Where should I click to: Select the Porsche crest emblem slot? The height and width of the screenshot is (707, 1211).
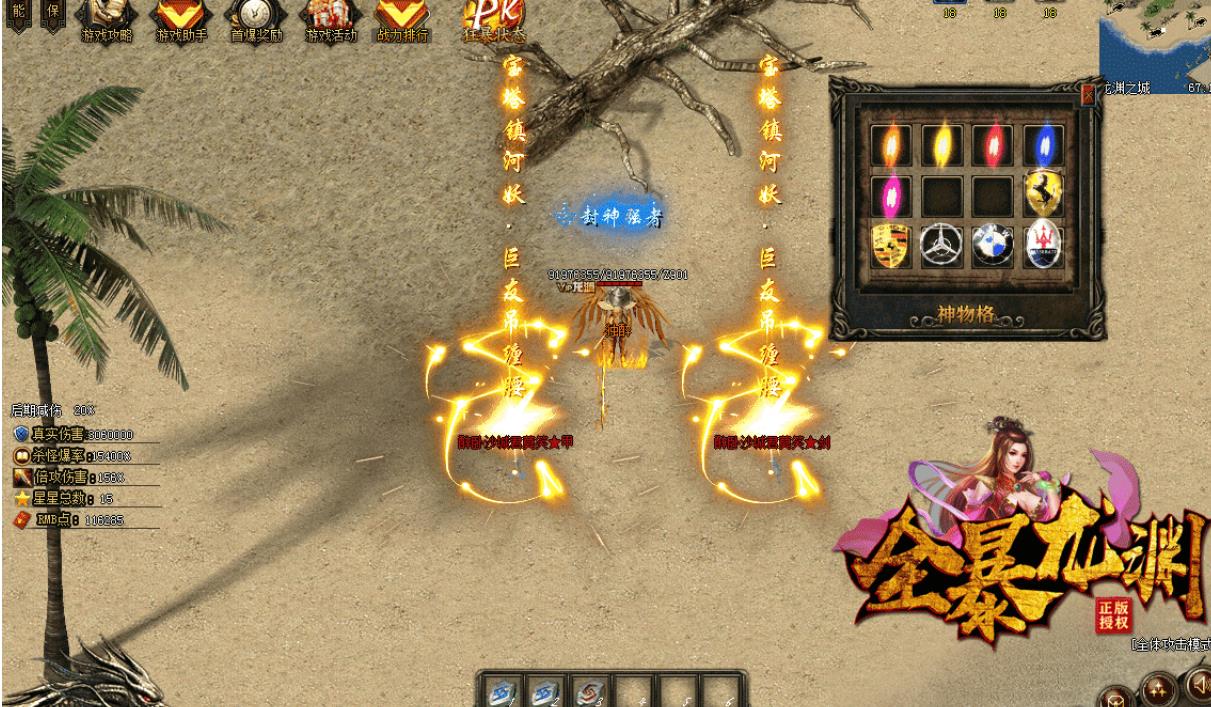tap(891, 246)
